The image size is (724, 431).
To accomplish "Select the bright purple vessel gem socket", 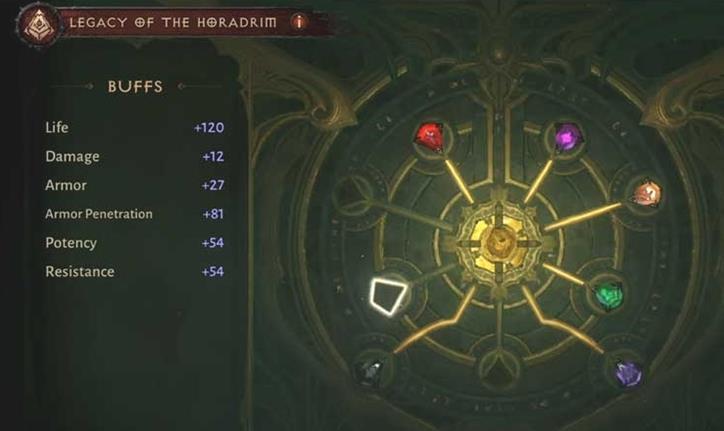I will (568, 136).
